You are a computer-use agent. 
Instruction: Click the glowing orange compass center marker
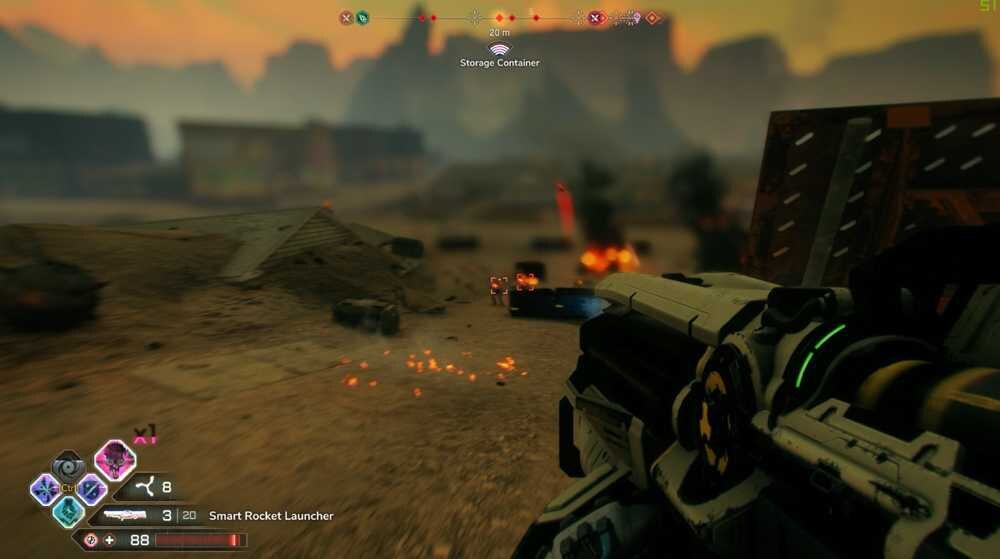point(499,17)
